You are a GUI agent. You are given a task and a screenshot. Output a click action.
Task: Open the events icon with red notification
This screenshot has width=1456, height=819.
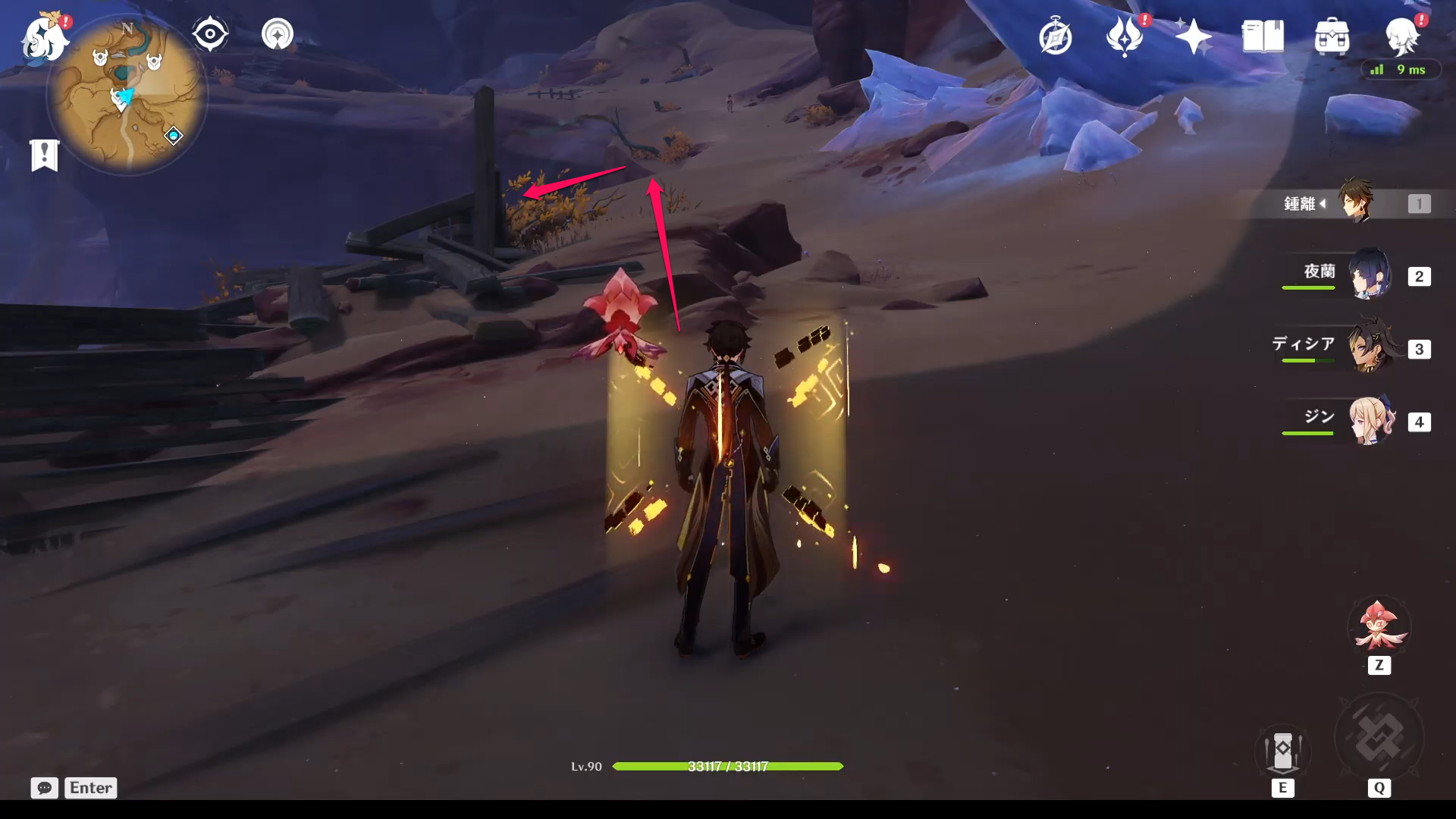coord(1125,36)
